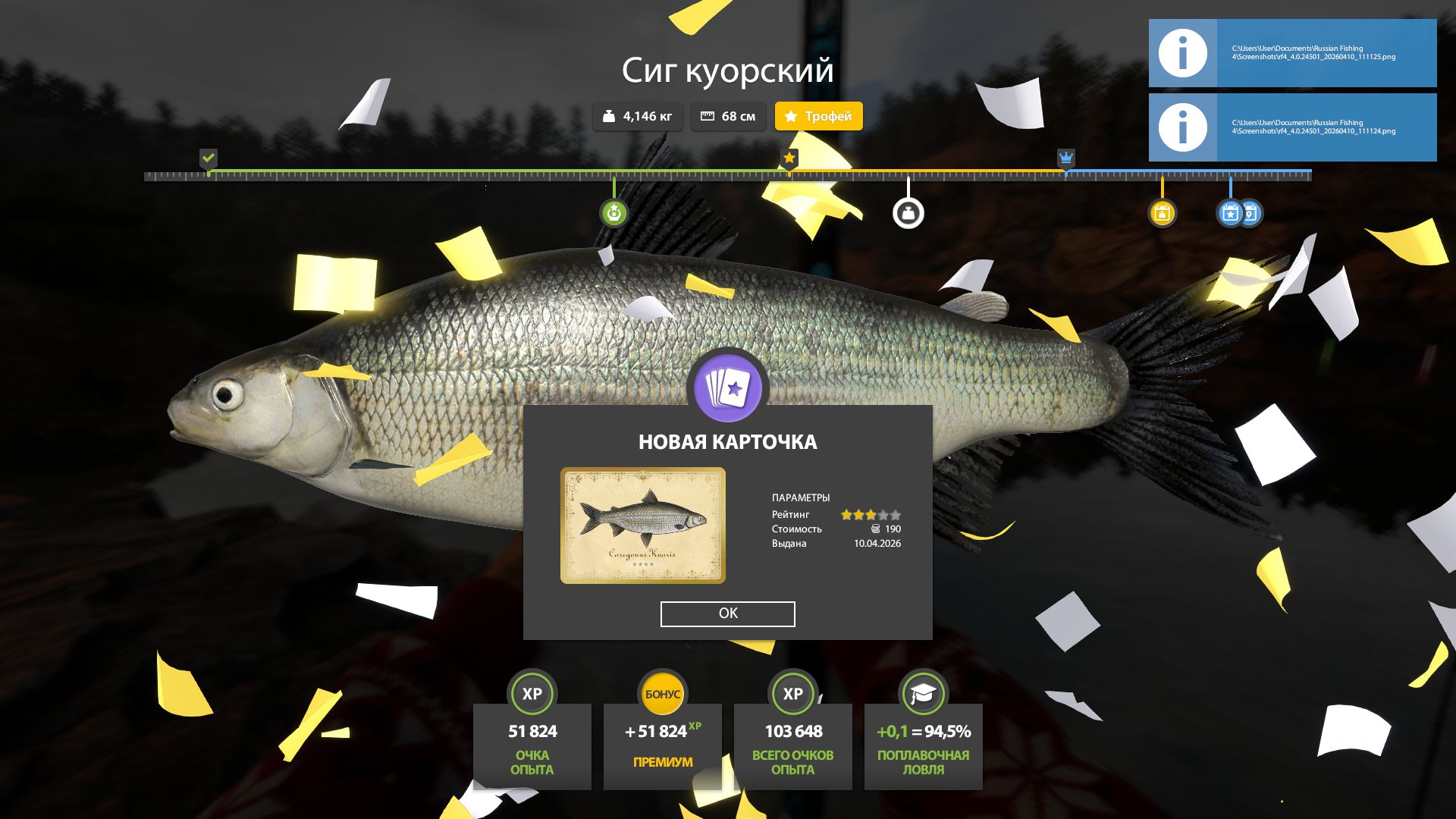Open the top screenshot saved notification
Viewport: 1456px width, 819px height.
tap(1292, 53)
